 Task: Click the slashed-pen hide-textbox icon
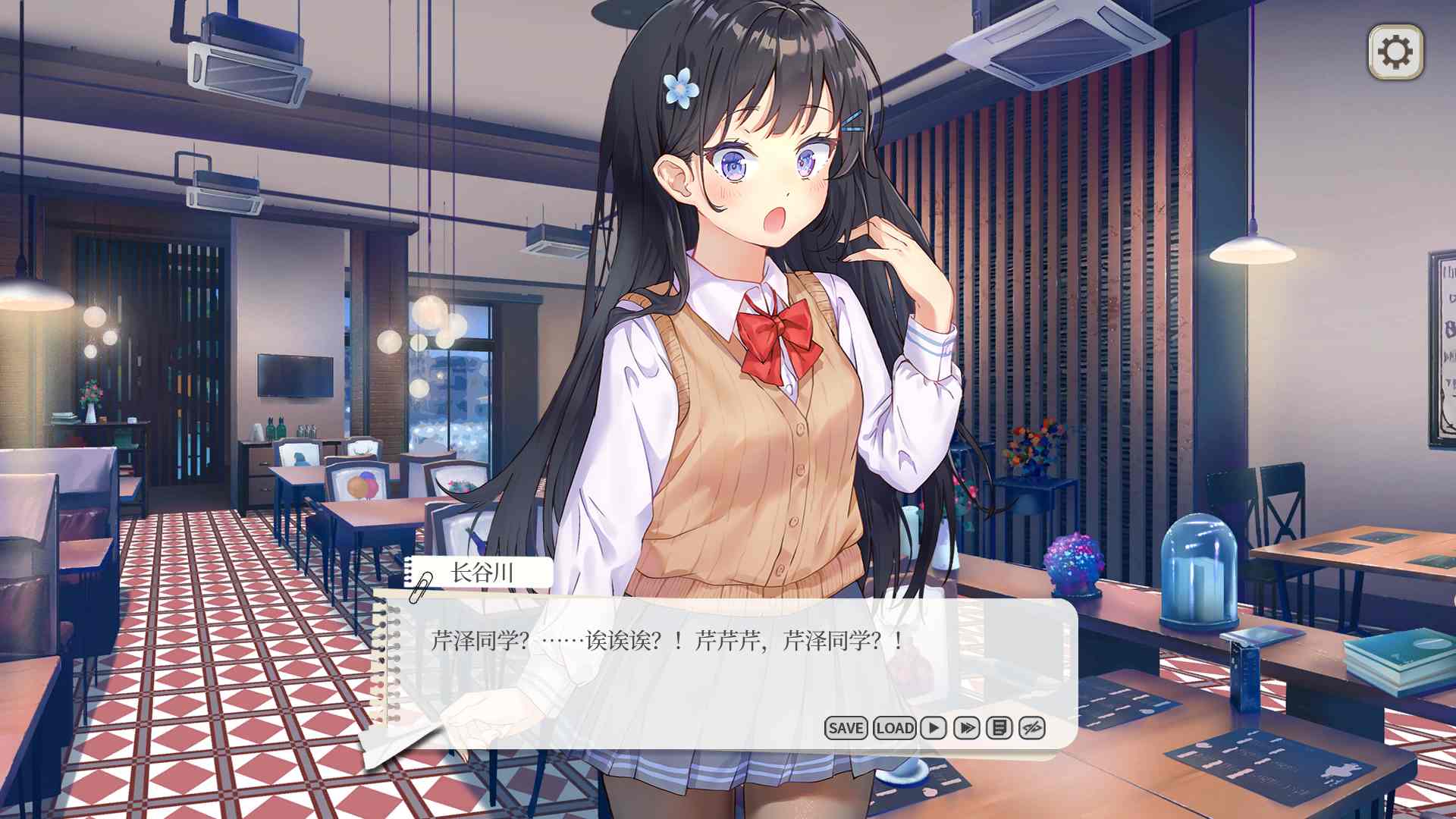[1032, 728]
